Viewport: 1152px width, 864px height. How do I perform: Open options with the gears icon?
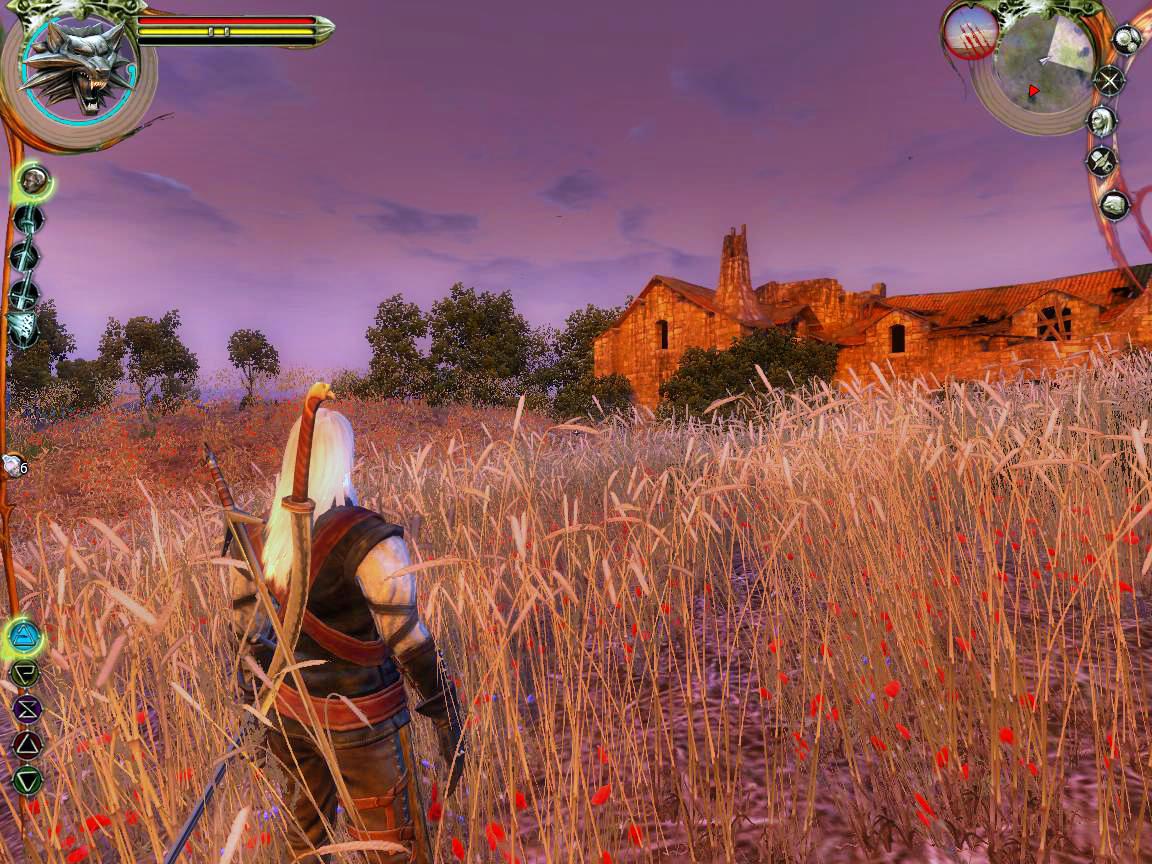[x=1127, y=40]
